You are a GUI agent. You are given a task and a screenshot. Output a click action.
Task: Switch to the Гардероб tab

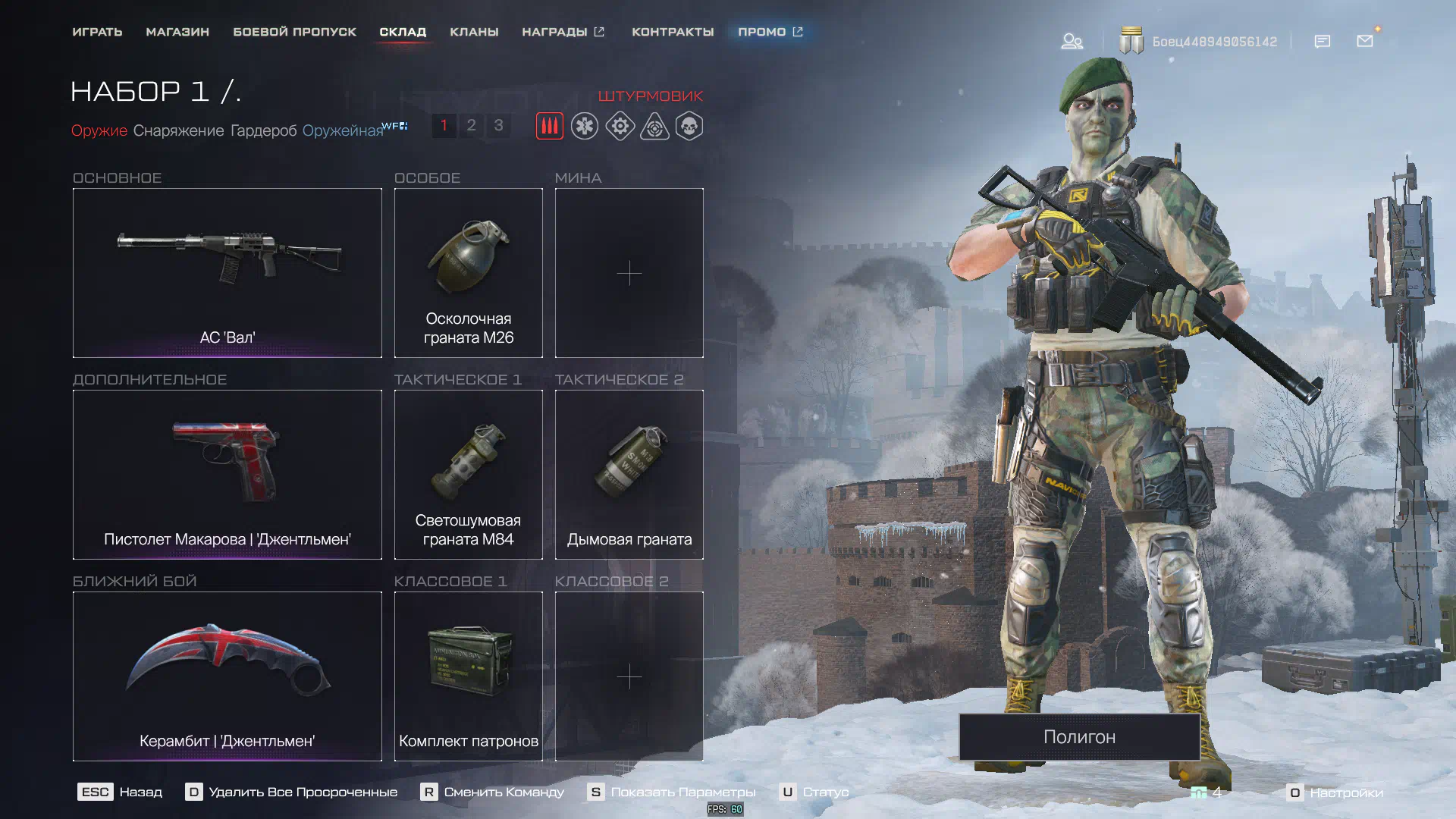(263, 130)
